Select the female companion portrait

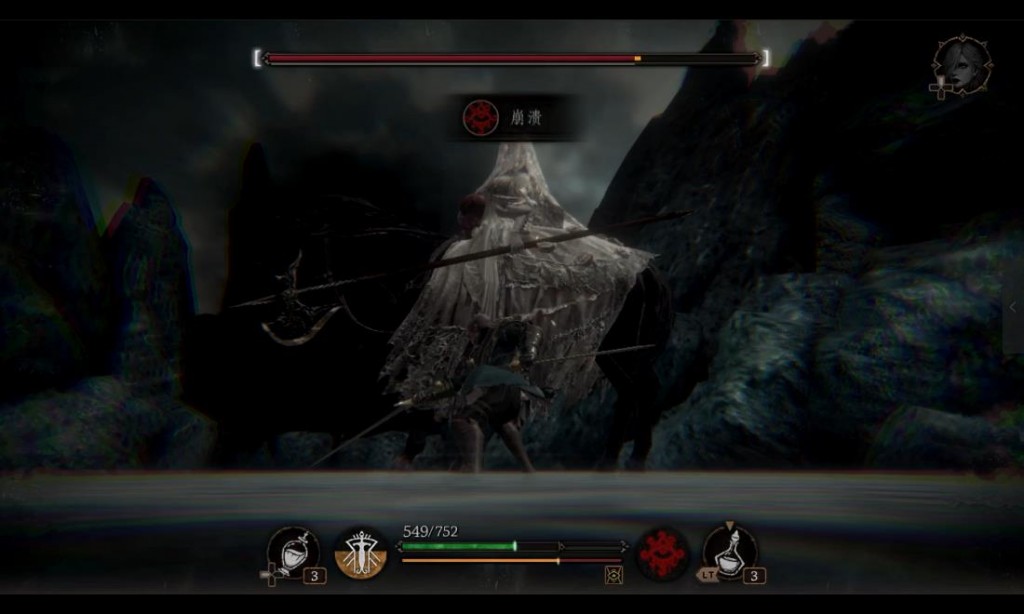click(x=962, y=66)
